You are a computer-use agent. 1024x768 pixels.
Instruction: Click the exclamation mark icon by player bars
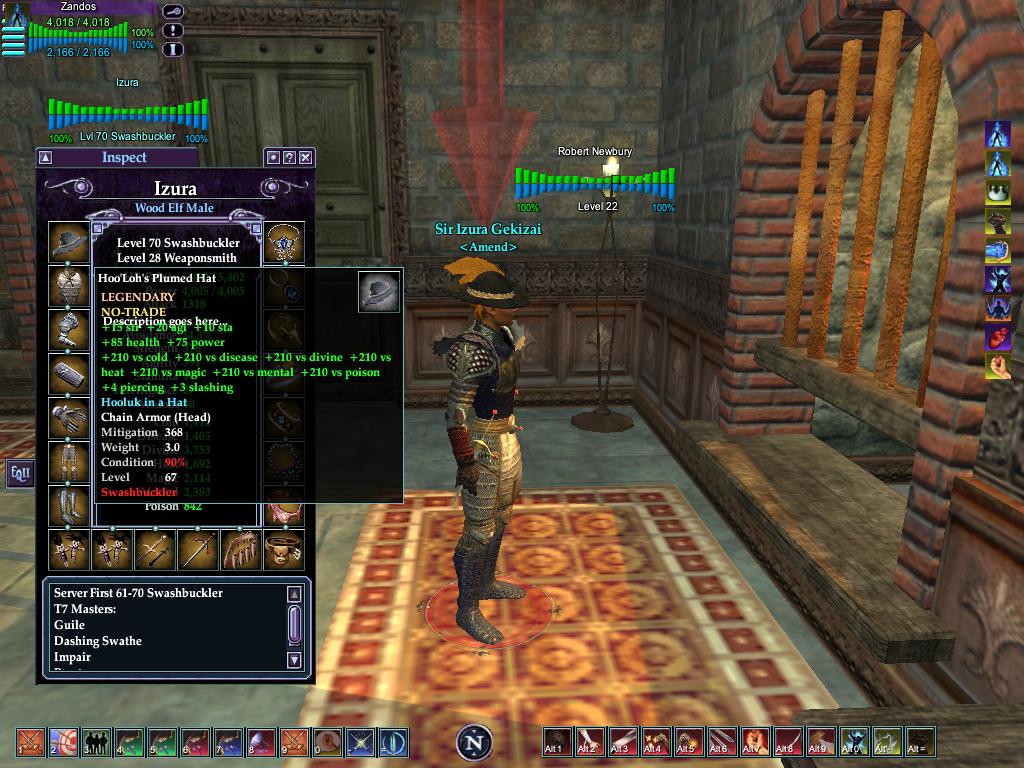pyautogui.click(x=174, y=30)
